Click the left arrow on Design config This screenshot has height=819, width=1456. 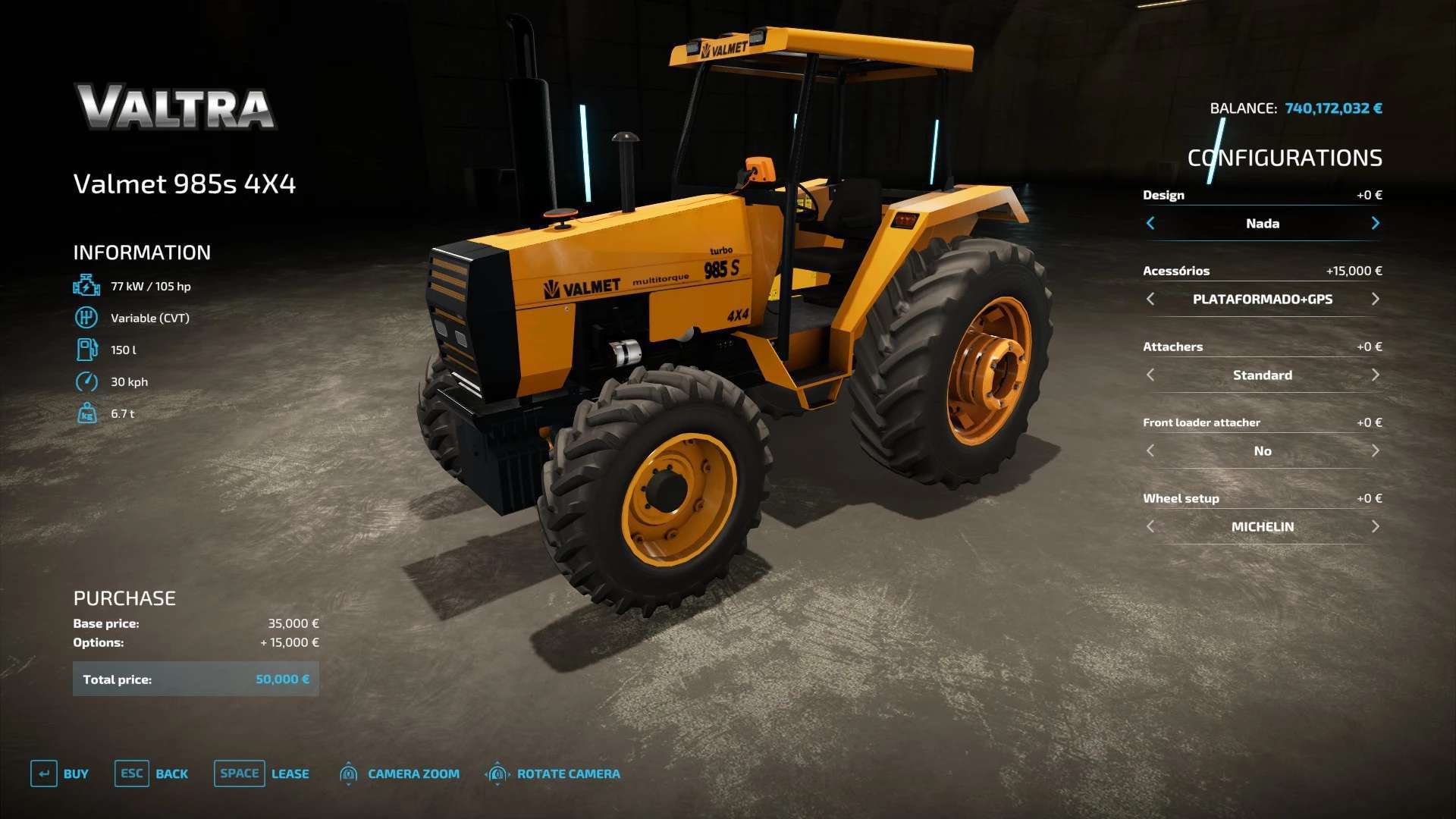[1150, 223]
